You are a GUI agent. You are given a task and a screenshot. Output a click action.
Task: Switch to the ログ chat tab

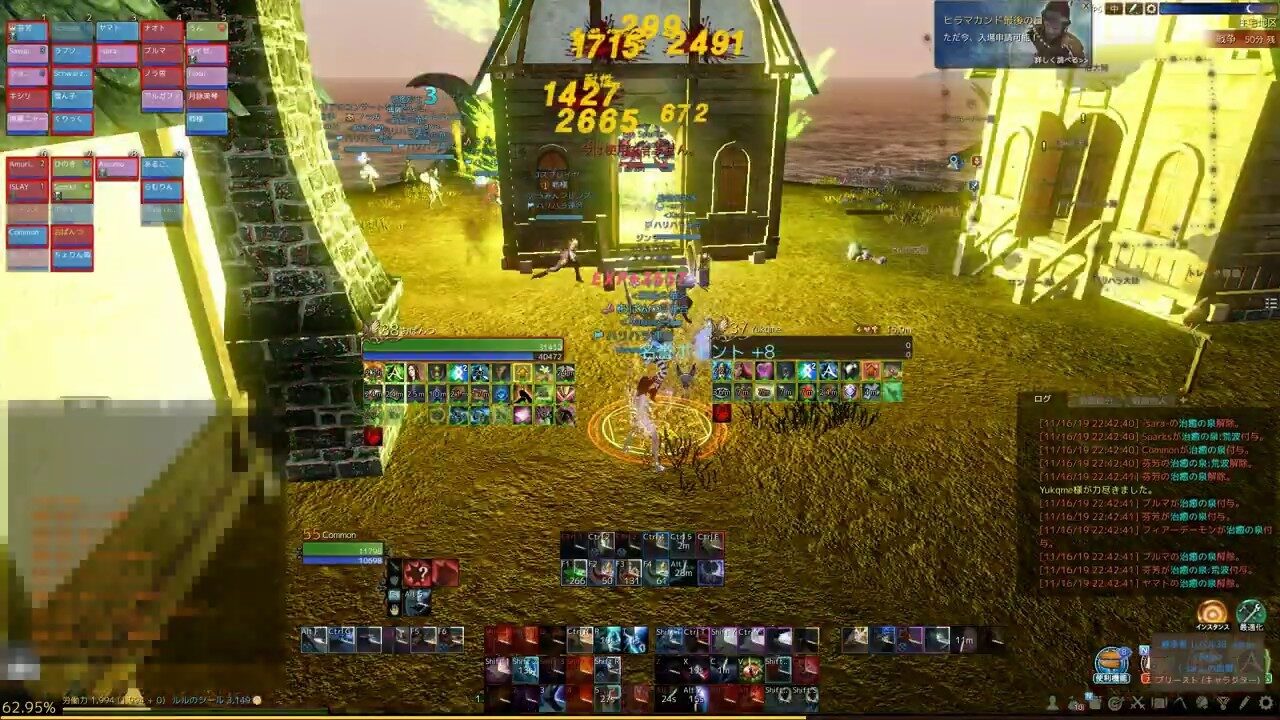(1043, 399)
